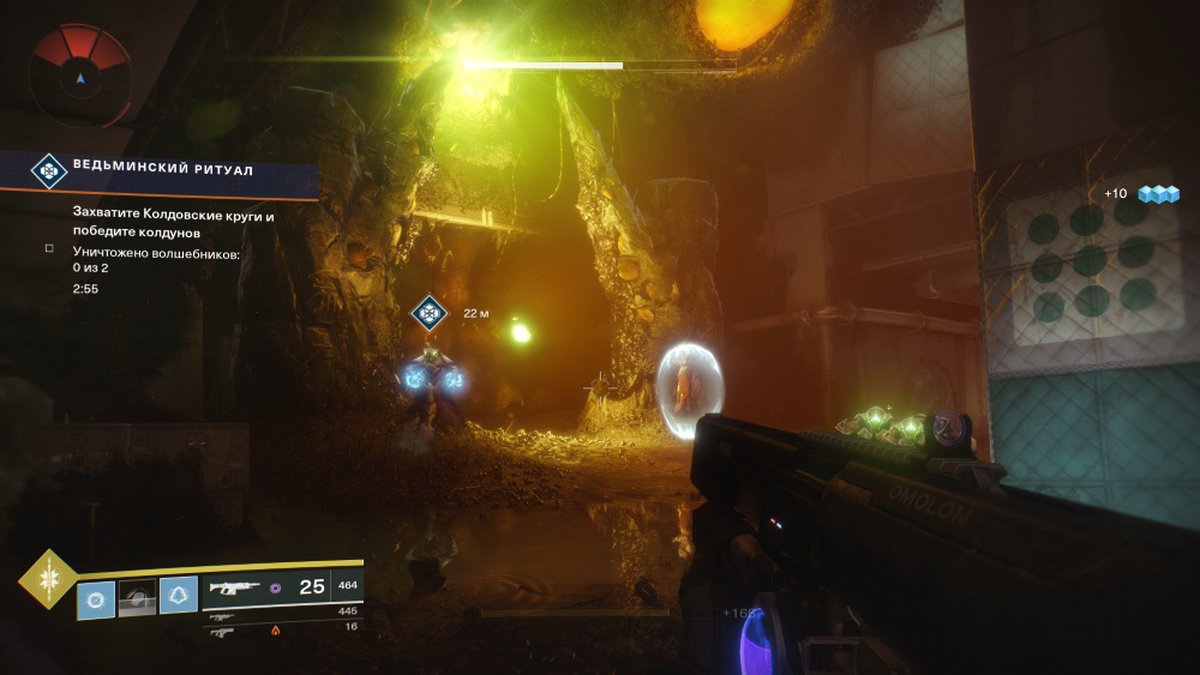Choose the equipped weapon with 25 rounds
This screenshot has height=675, width=1200.
pyautogui.click(x=280, y=588)
